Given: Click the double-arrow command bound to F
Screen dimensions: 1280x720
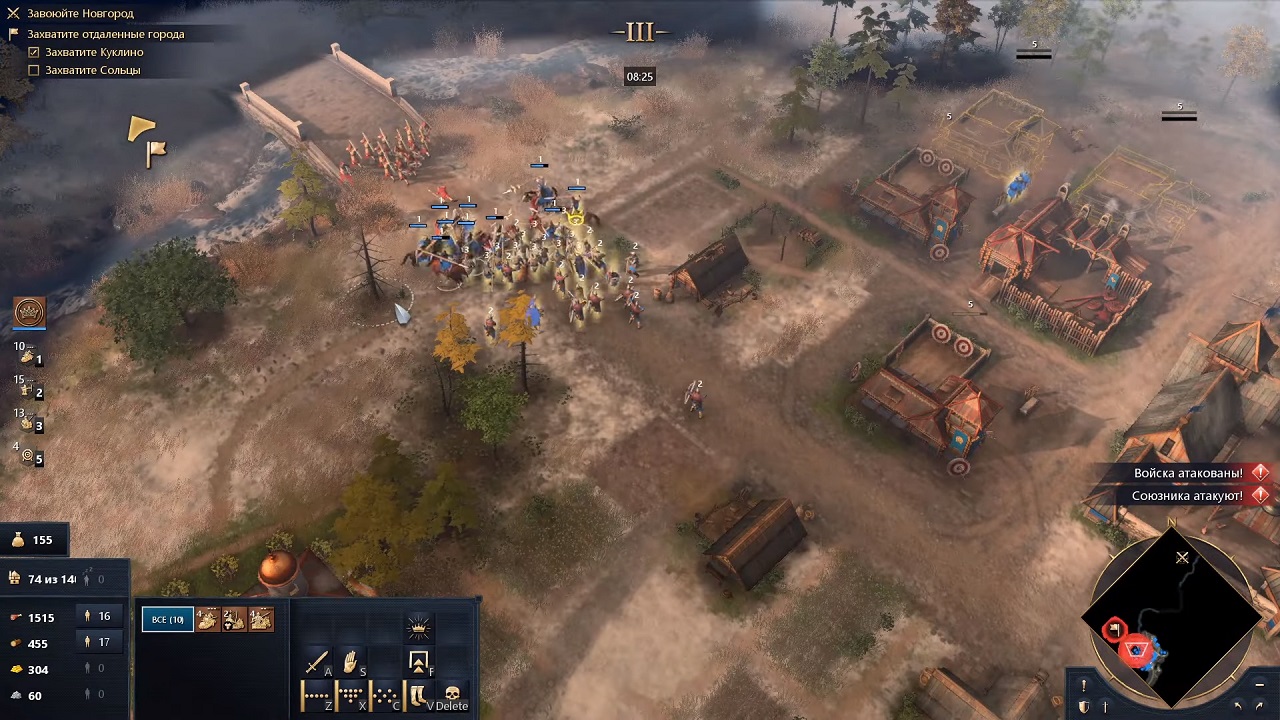Looking at the screenshot, I should point(419,662).
